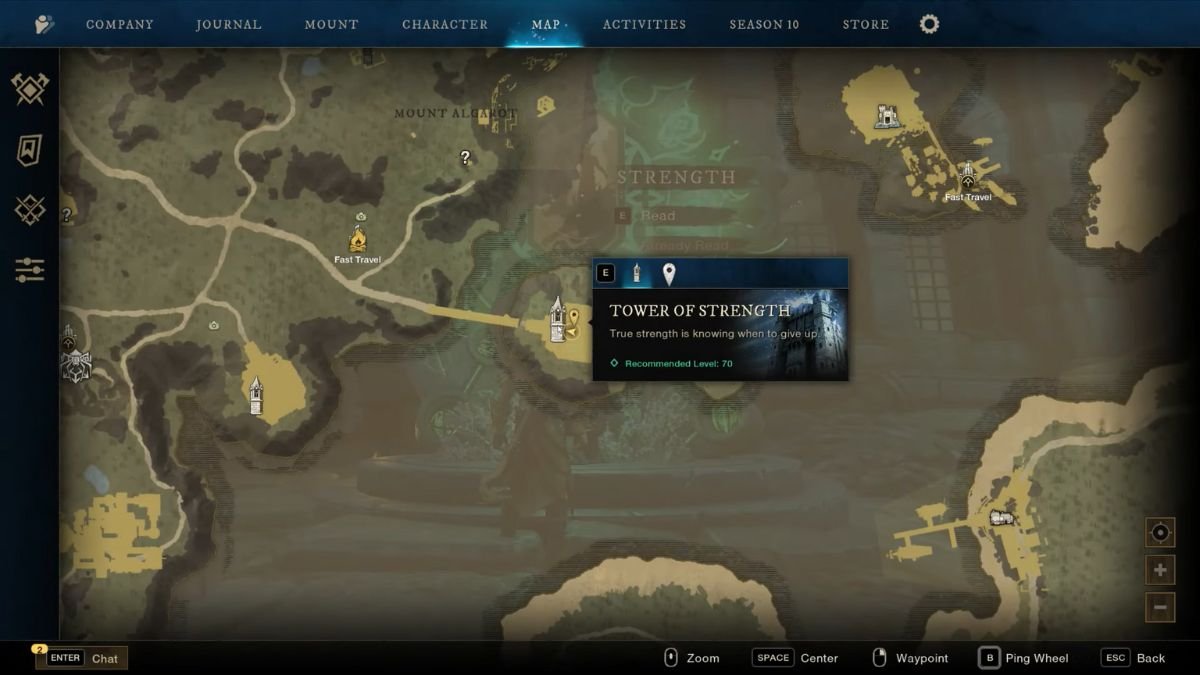Visit the Store tab
Viewport: 1200px width, 675px height.
pos(865,24)
